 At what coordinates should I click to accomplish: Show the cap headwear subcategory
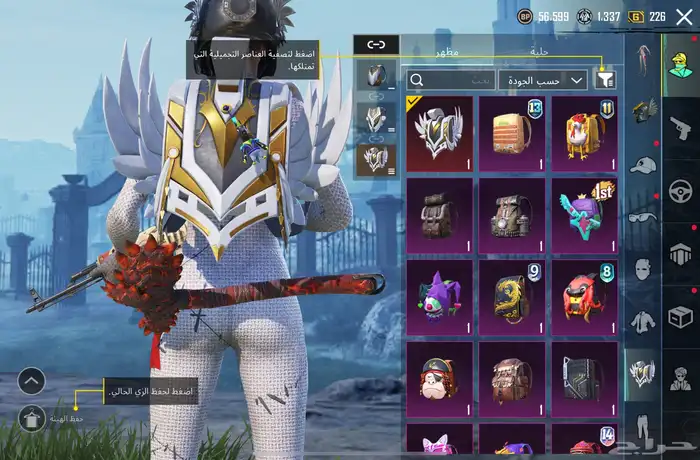click(x=642, y=164)
